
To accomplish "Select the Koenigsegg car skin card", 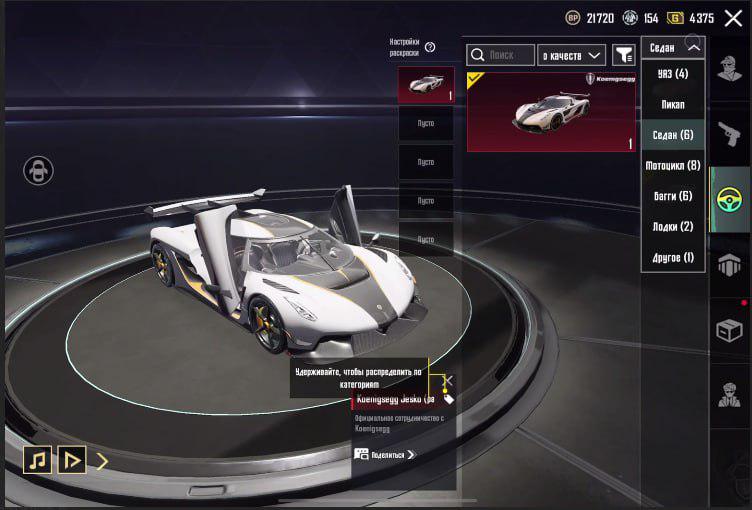I will click(551, 112).
